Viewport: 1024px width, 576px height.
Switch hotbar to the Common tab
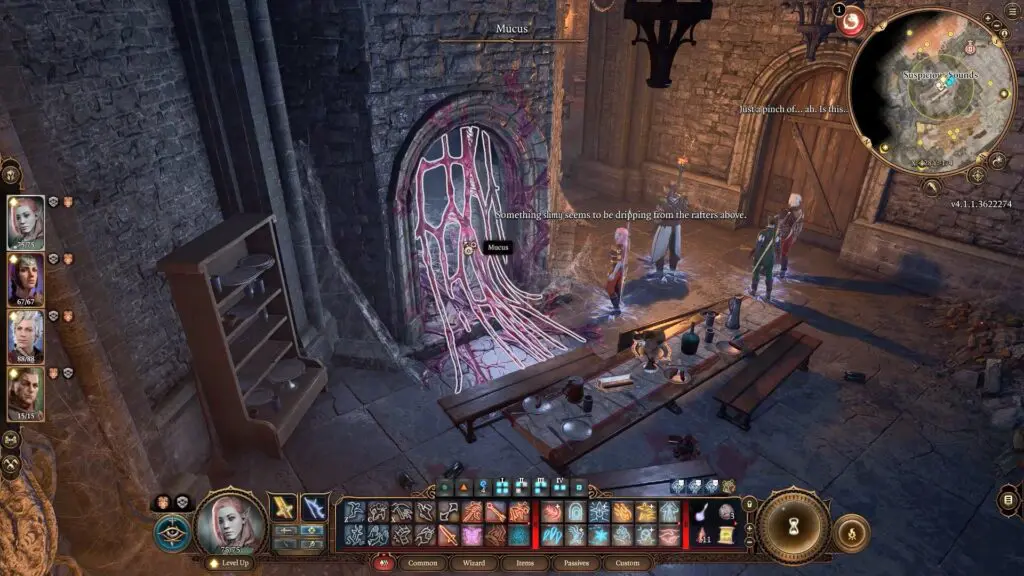(422, 563)
